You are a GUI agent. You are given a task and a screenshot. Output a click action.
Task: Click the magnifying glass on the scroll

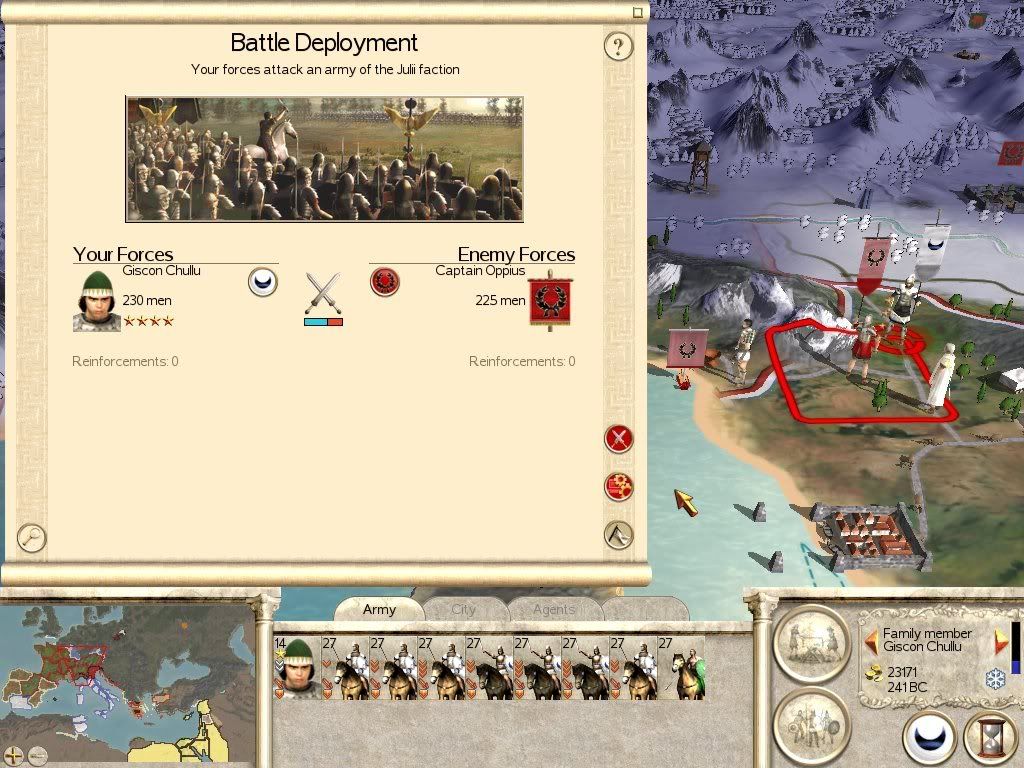click(32, 537)
